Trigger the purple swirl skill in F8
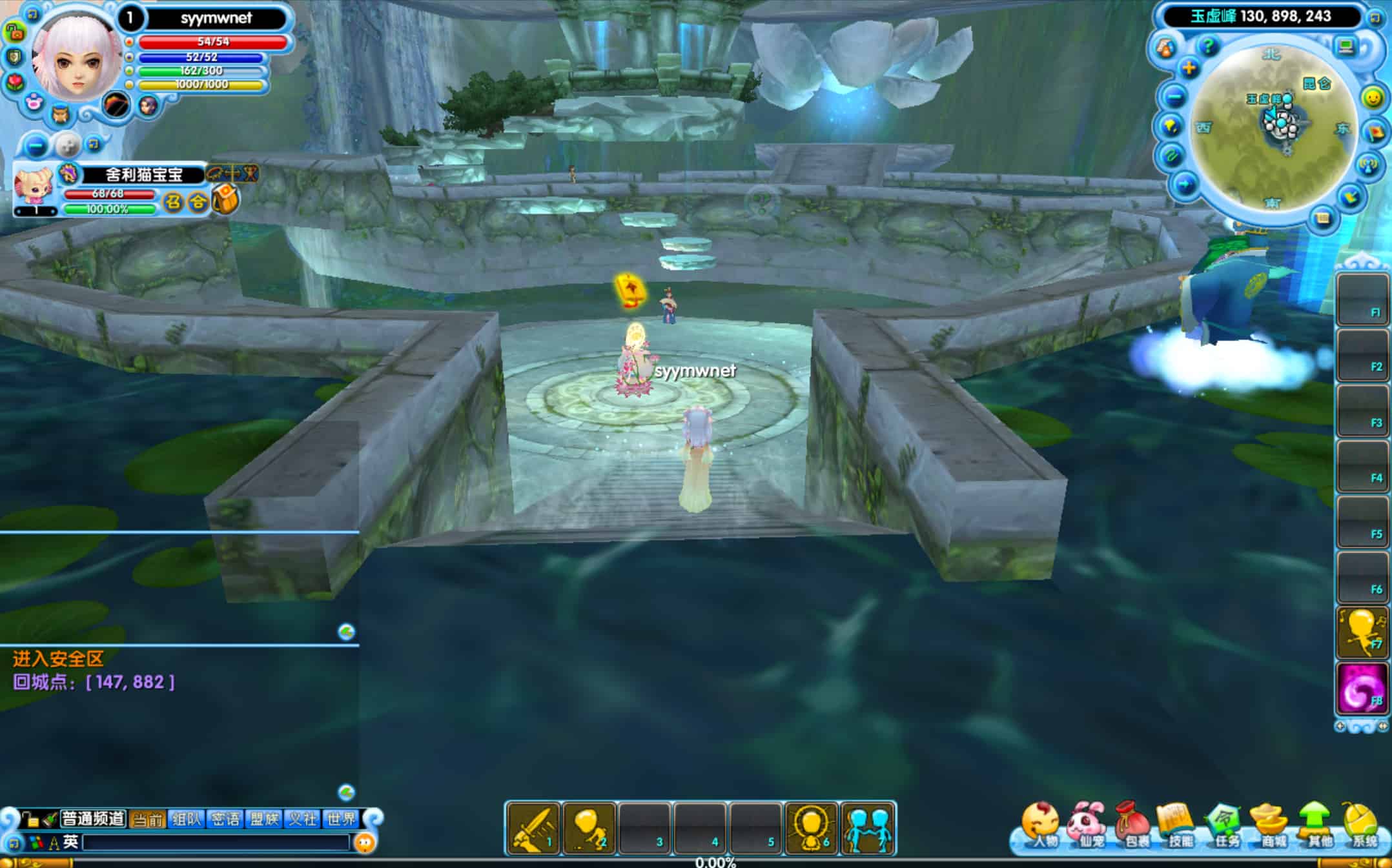 click(1361, 689)
